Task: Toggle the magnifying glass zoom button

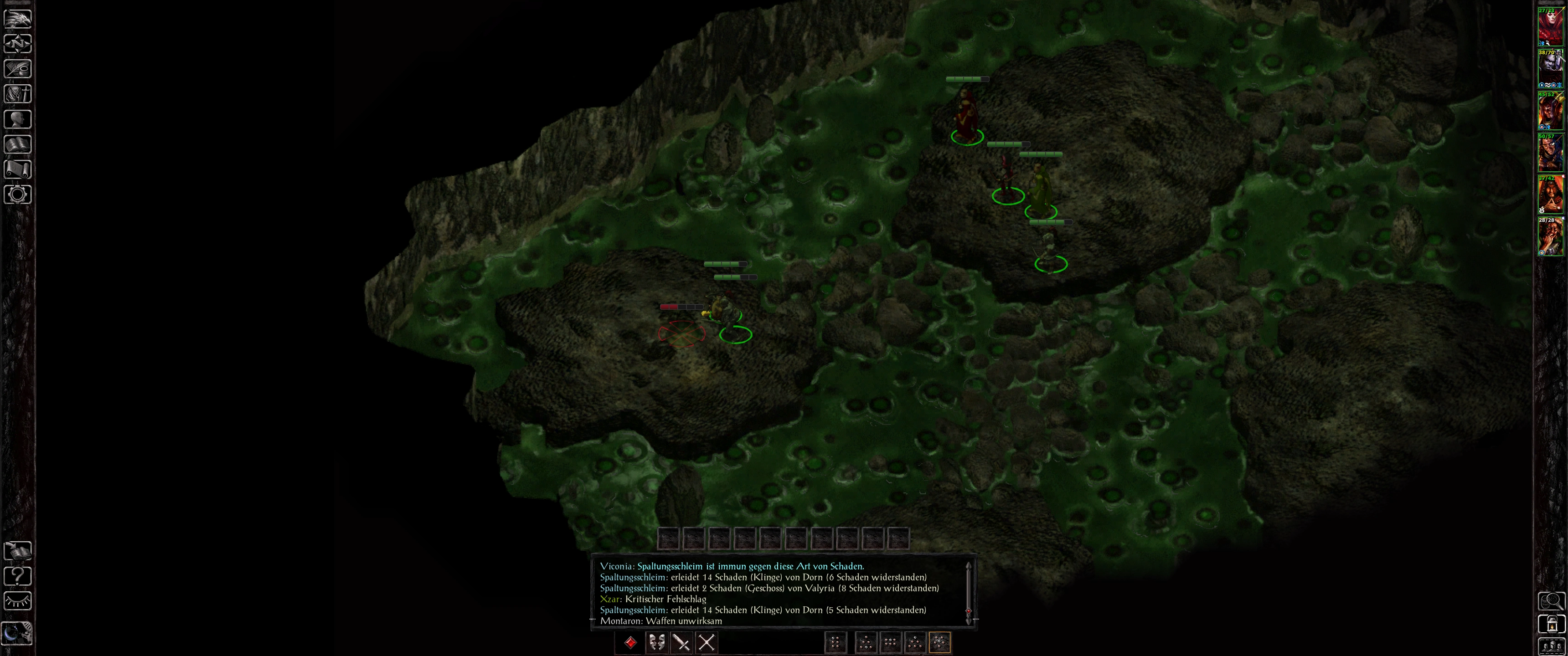Action: point(1551,601)
